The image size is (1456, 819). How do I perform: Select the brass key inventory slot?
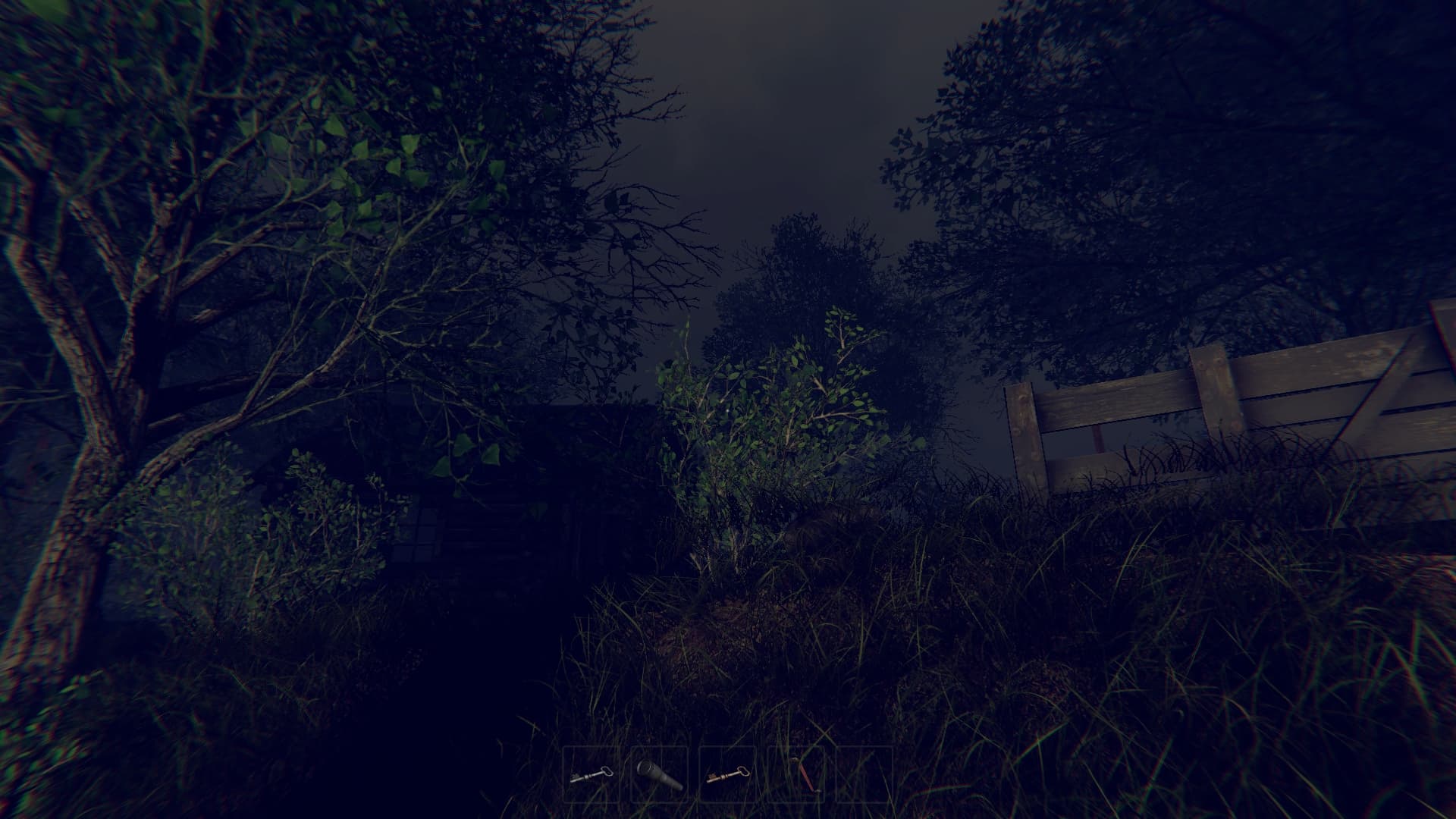730,775
